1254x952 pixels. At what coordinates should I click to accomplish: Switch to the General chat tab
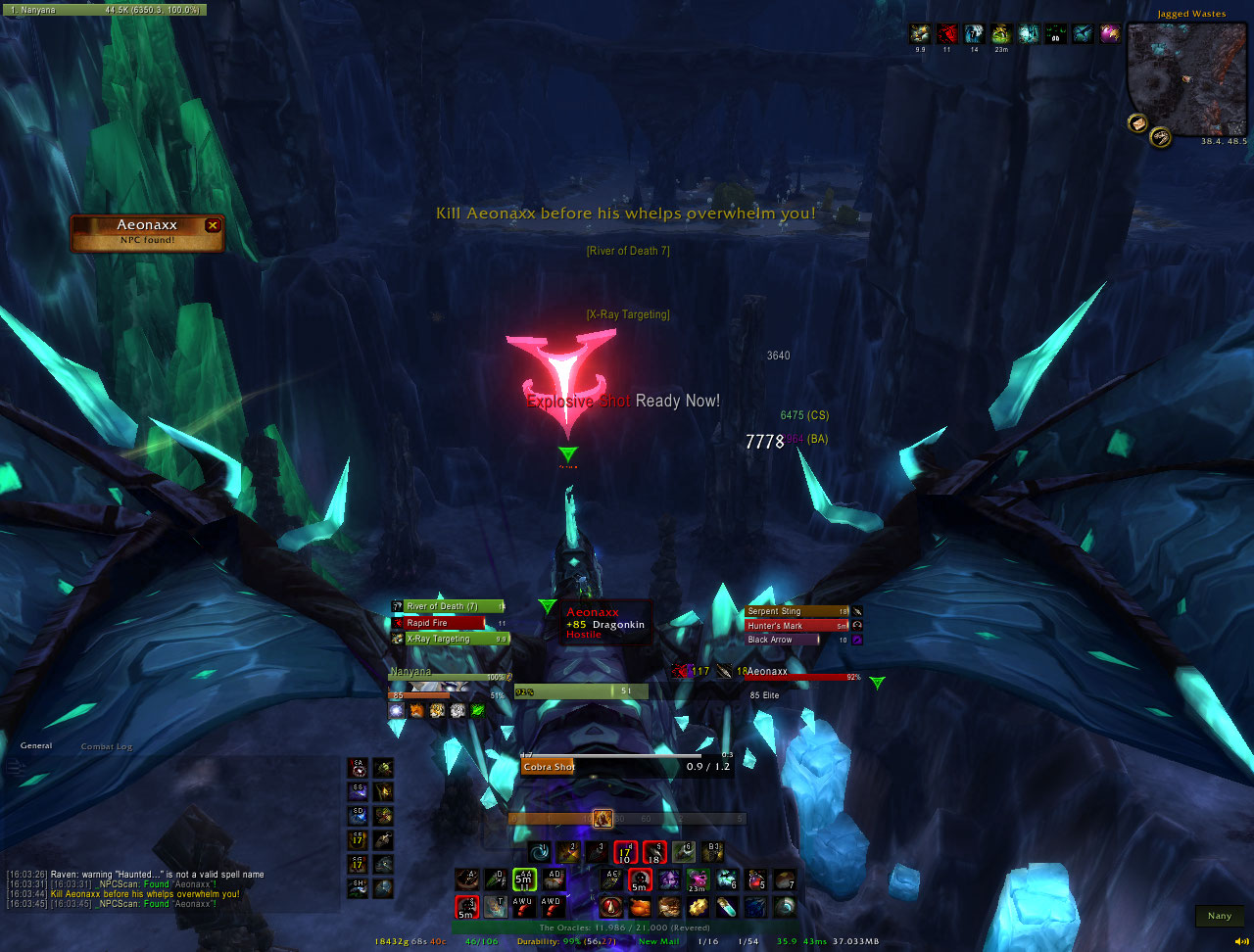(36, 745)
